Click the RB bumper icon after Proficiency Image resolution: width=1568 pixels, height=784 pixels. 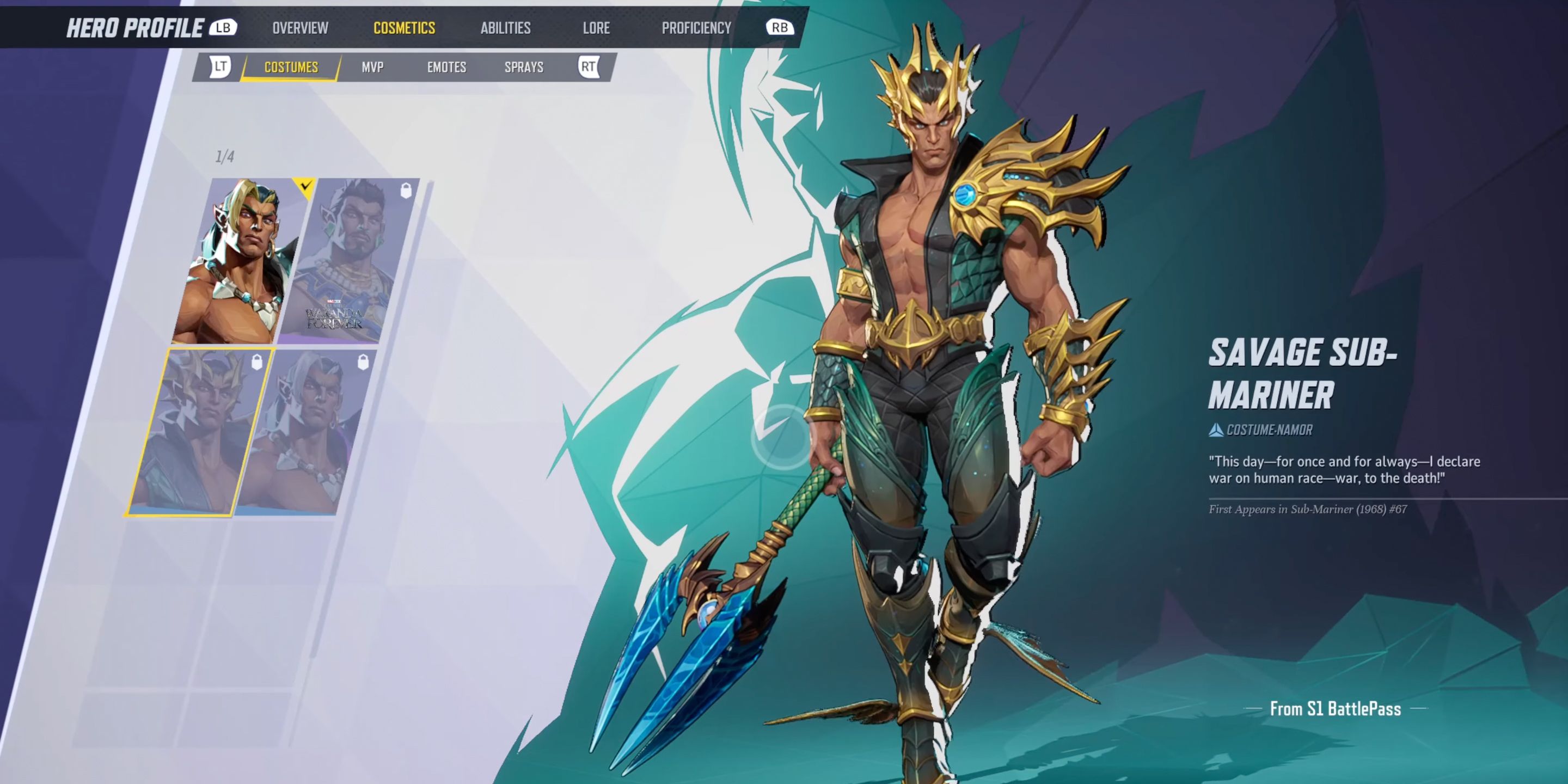[782, 27]
